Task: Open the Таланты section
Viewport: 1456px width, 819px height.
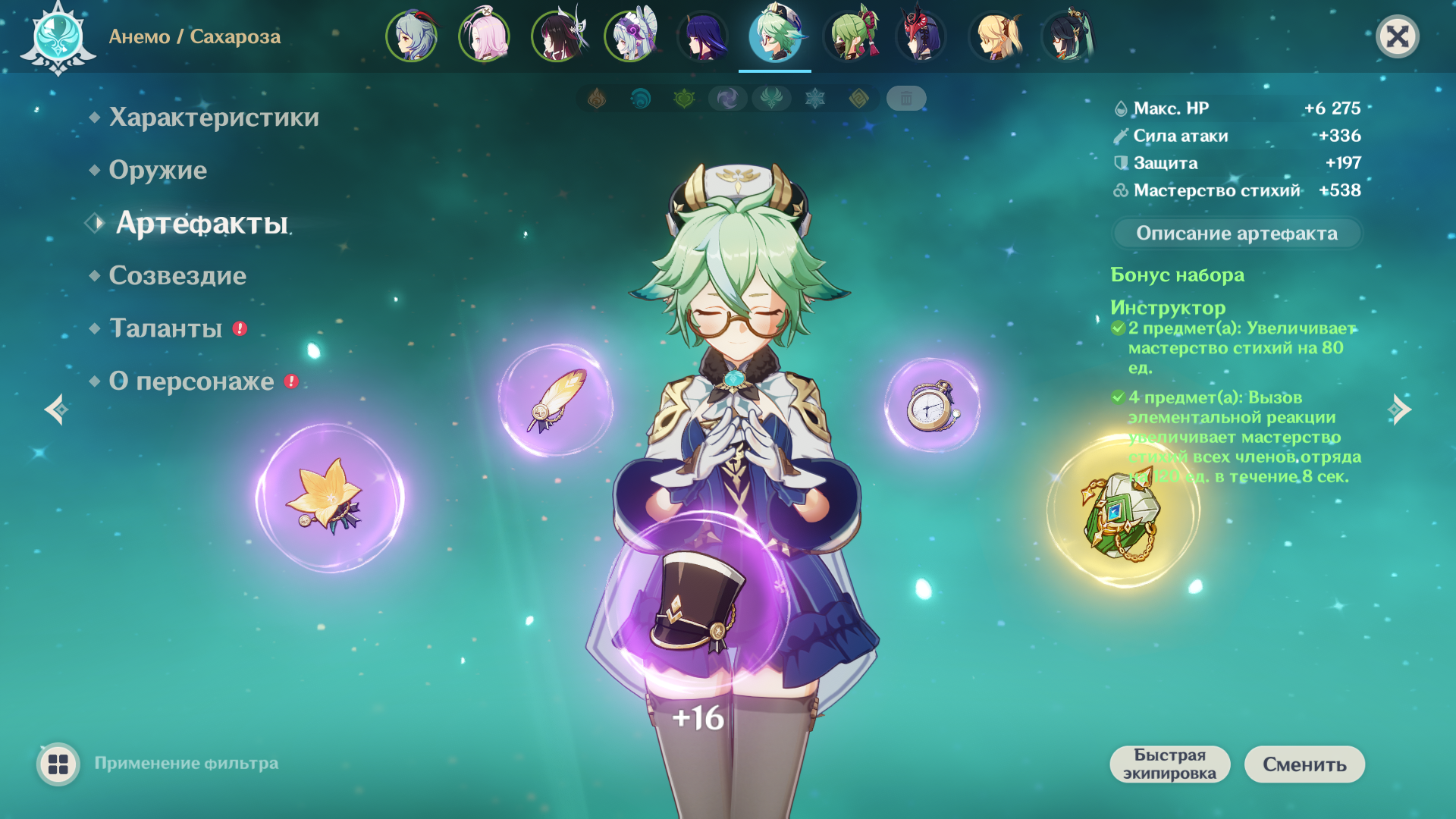Action: (166, 328)
